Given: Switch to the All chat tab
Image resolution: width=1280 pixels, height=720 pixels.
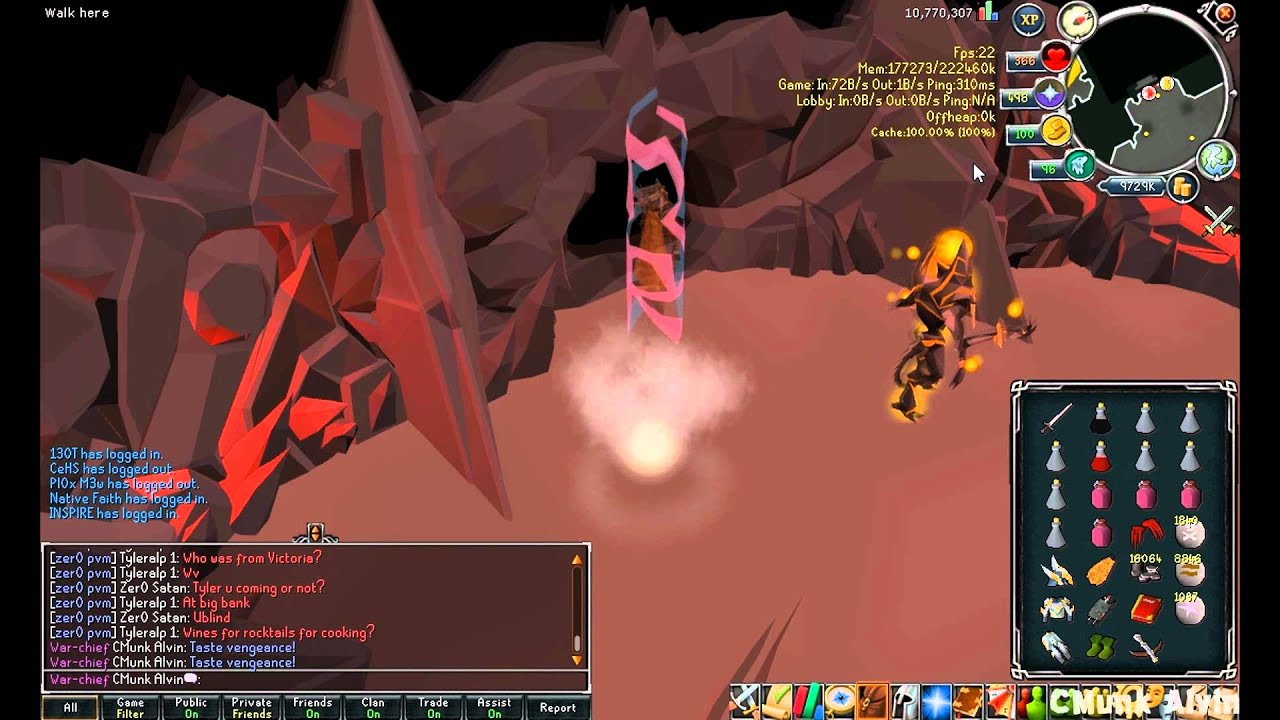Looking at the screenshot, I should click(x=70, y=708).
